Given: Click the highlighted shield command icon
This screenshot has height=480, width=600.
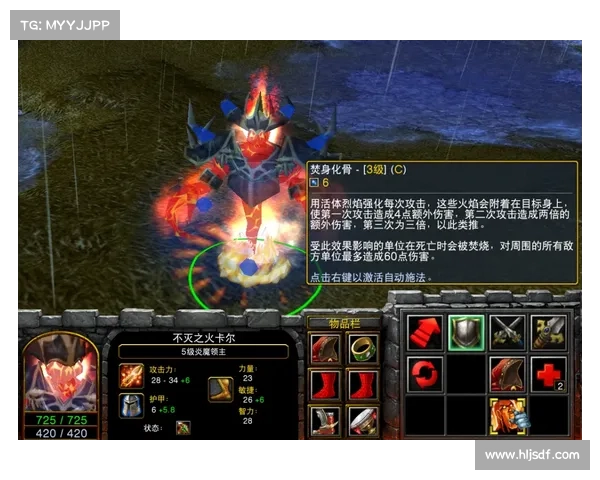Looking at the screenshot, I should (466, 331).
